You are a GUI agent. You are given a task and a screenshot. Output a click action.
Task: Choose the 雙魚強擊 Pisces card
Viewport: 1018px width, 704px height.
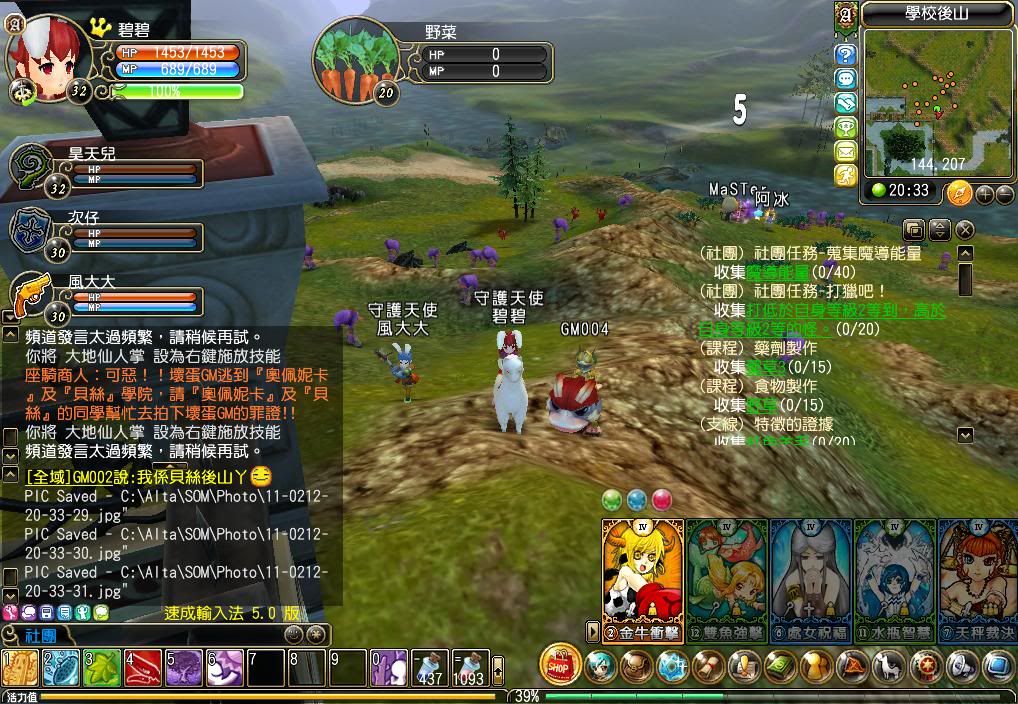726,575
